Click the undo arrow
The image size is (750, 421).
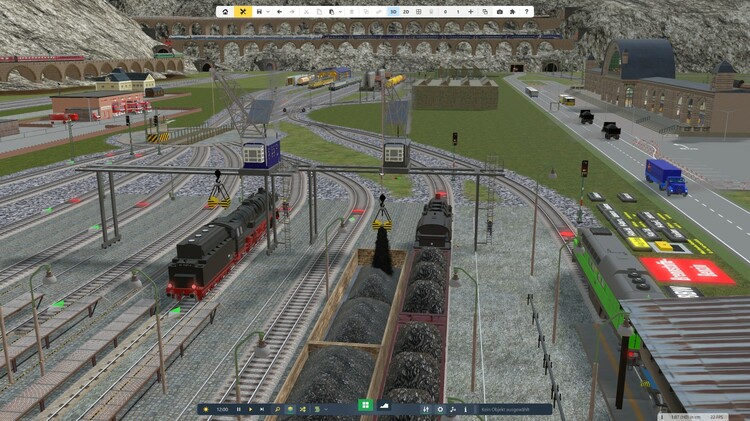[x=279, y=12]
